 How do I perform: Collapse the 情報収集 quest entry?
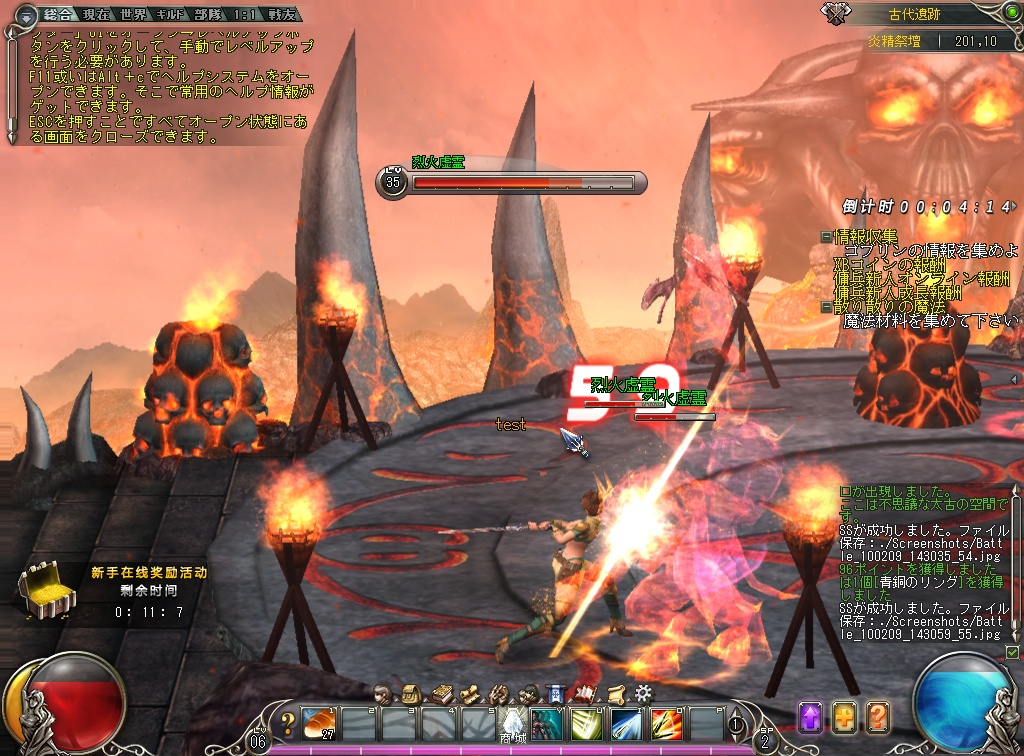pos(826,237)
